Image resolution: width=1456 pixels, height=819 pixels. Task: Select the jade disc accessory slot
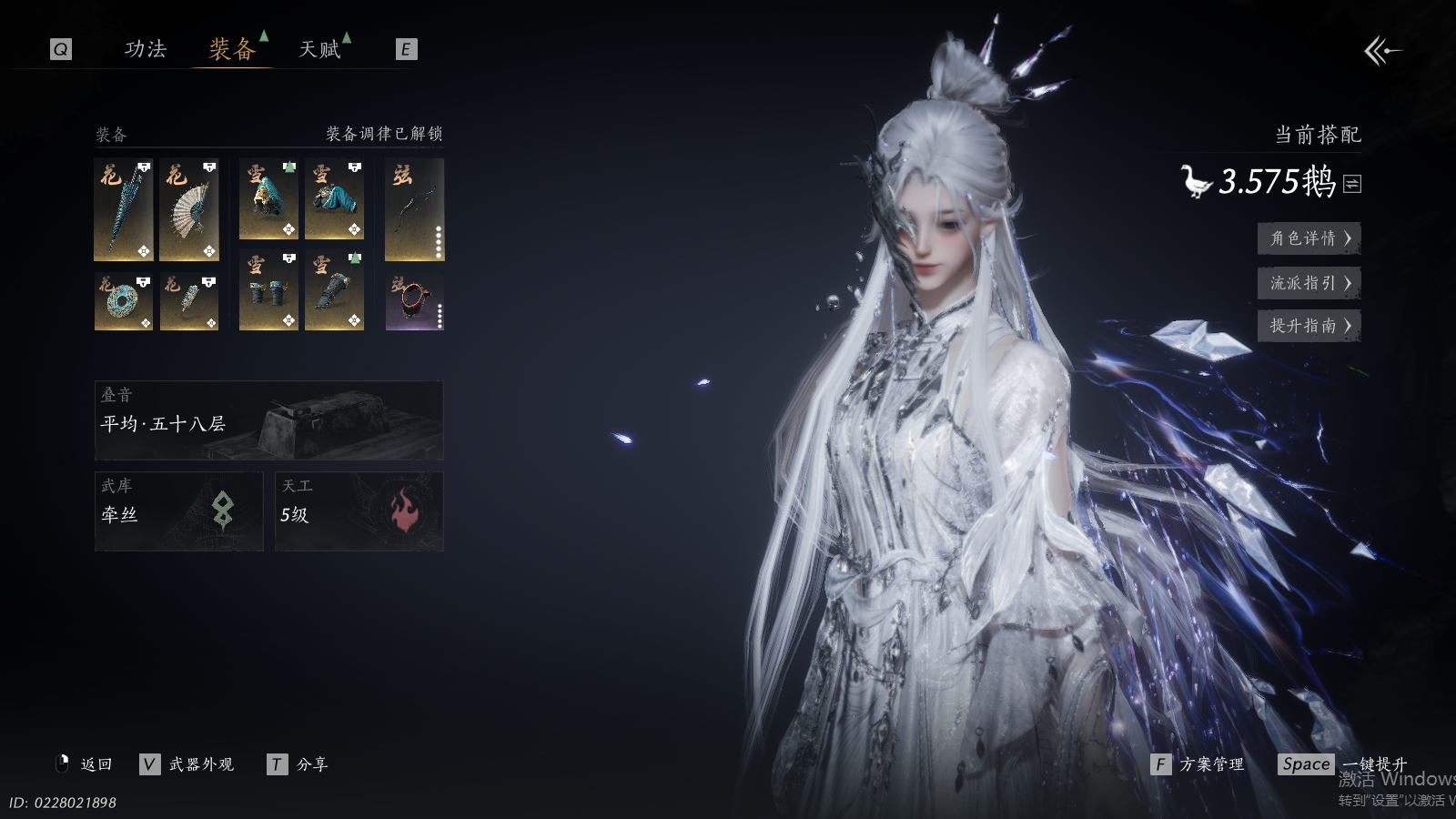coord(124,301)
